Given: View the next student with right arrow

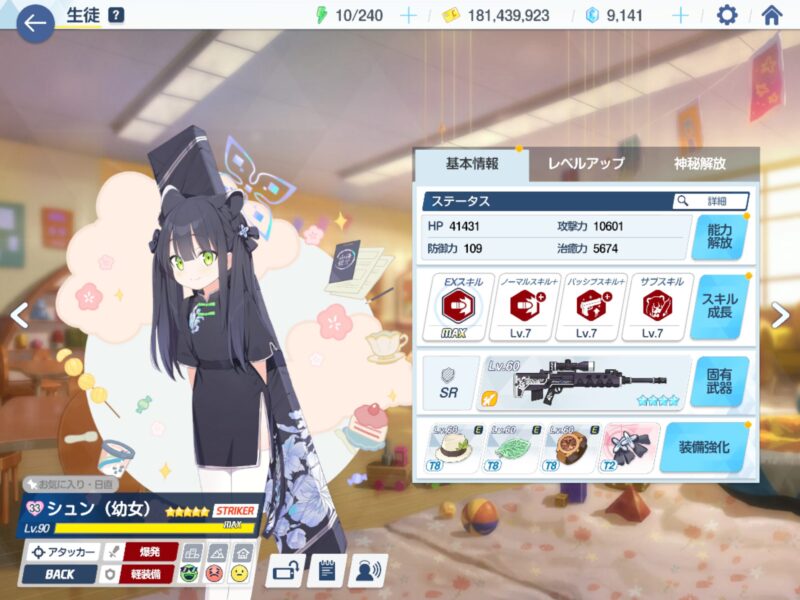Looking at the screenshot, I should (780, 314).
